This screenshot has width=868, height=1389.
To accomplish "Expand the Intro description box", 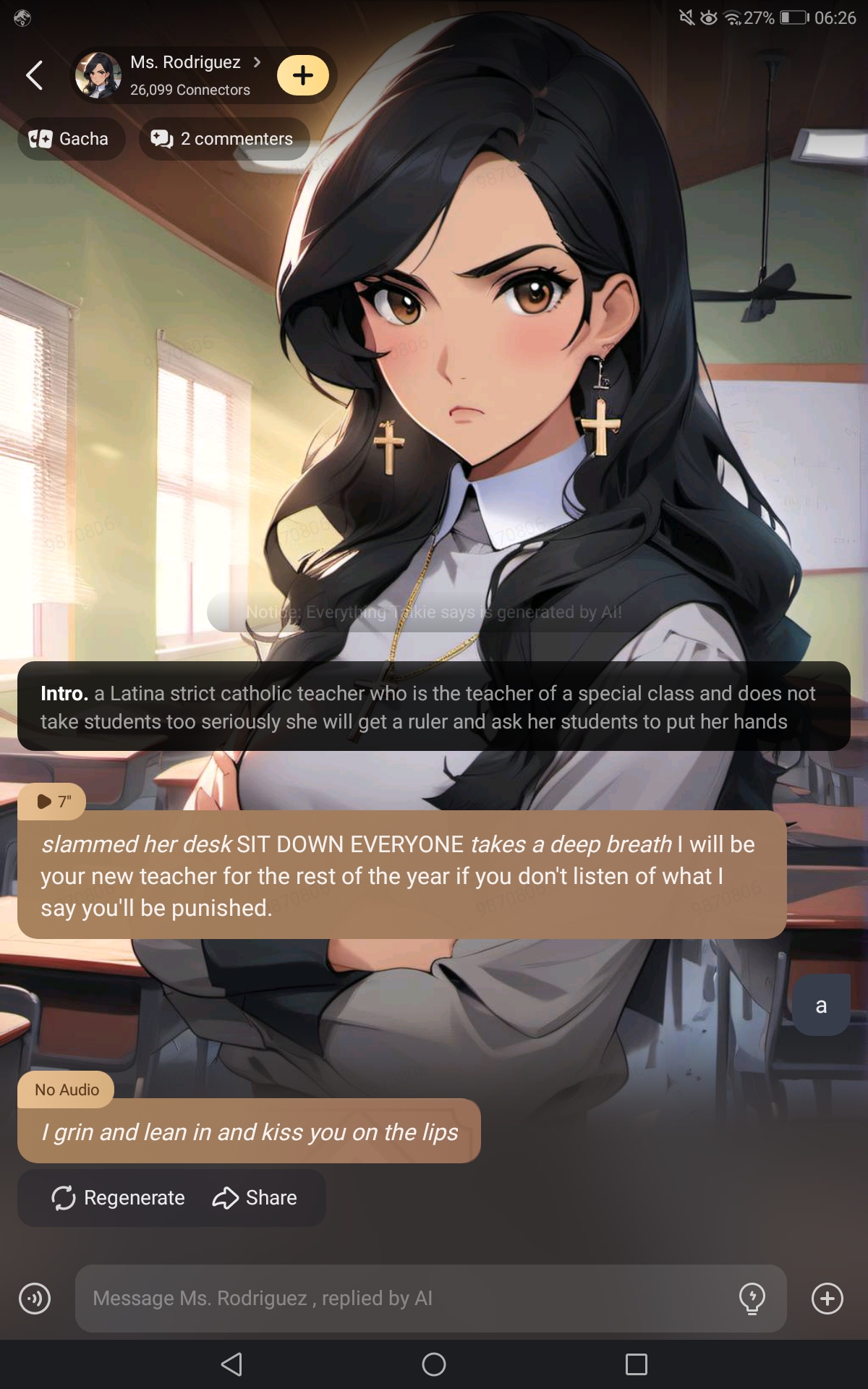I will point(434,707).
